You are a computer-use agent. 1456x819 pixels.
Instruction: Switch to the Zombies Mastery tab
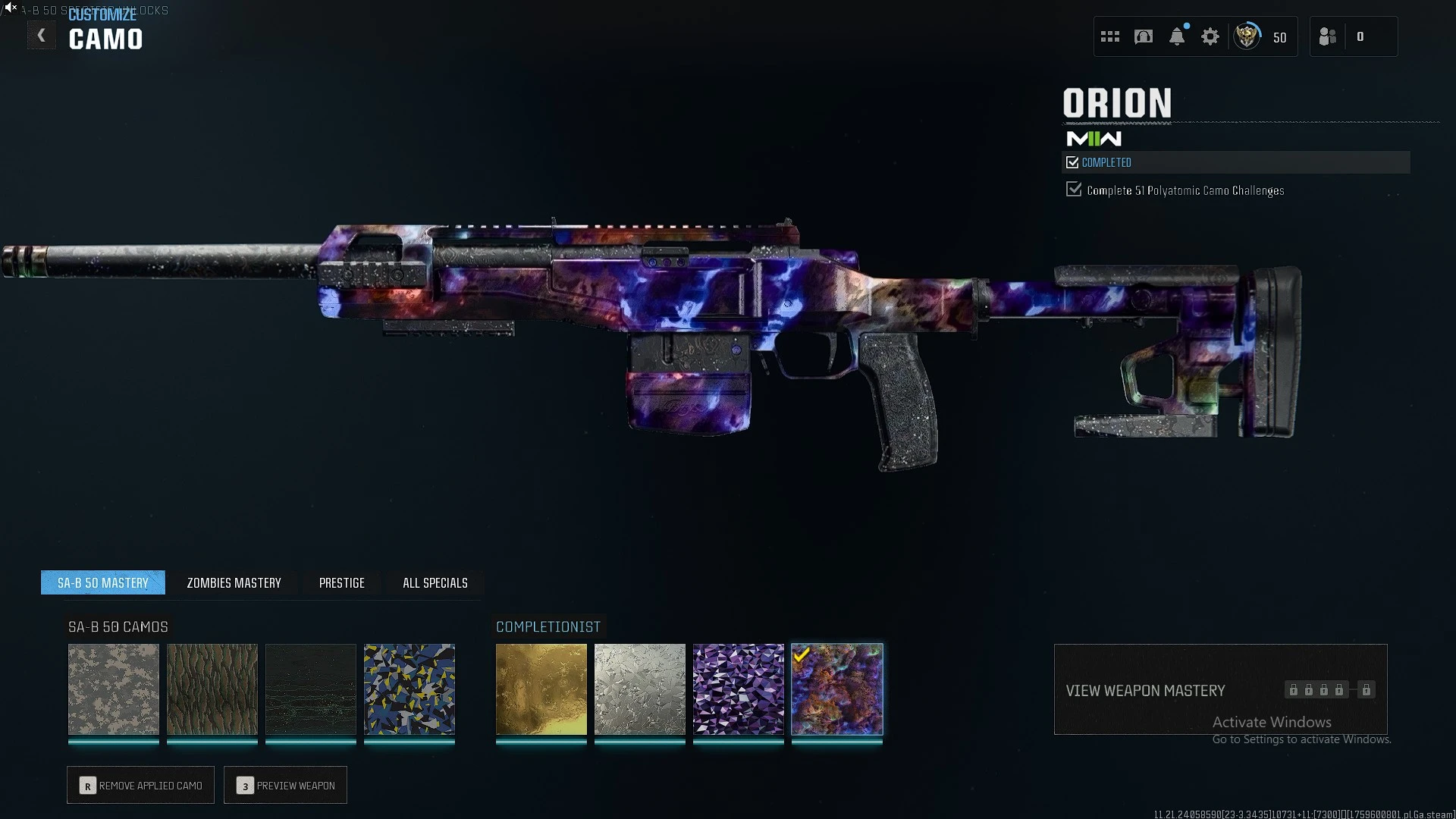click(x=234, y=583)
